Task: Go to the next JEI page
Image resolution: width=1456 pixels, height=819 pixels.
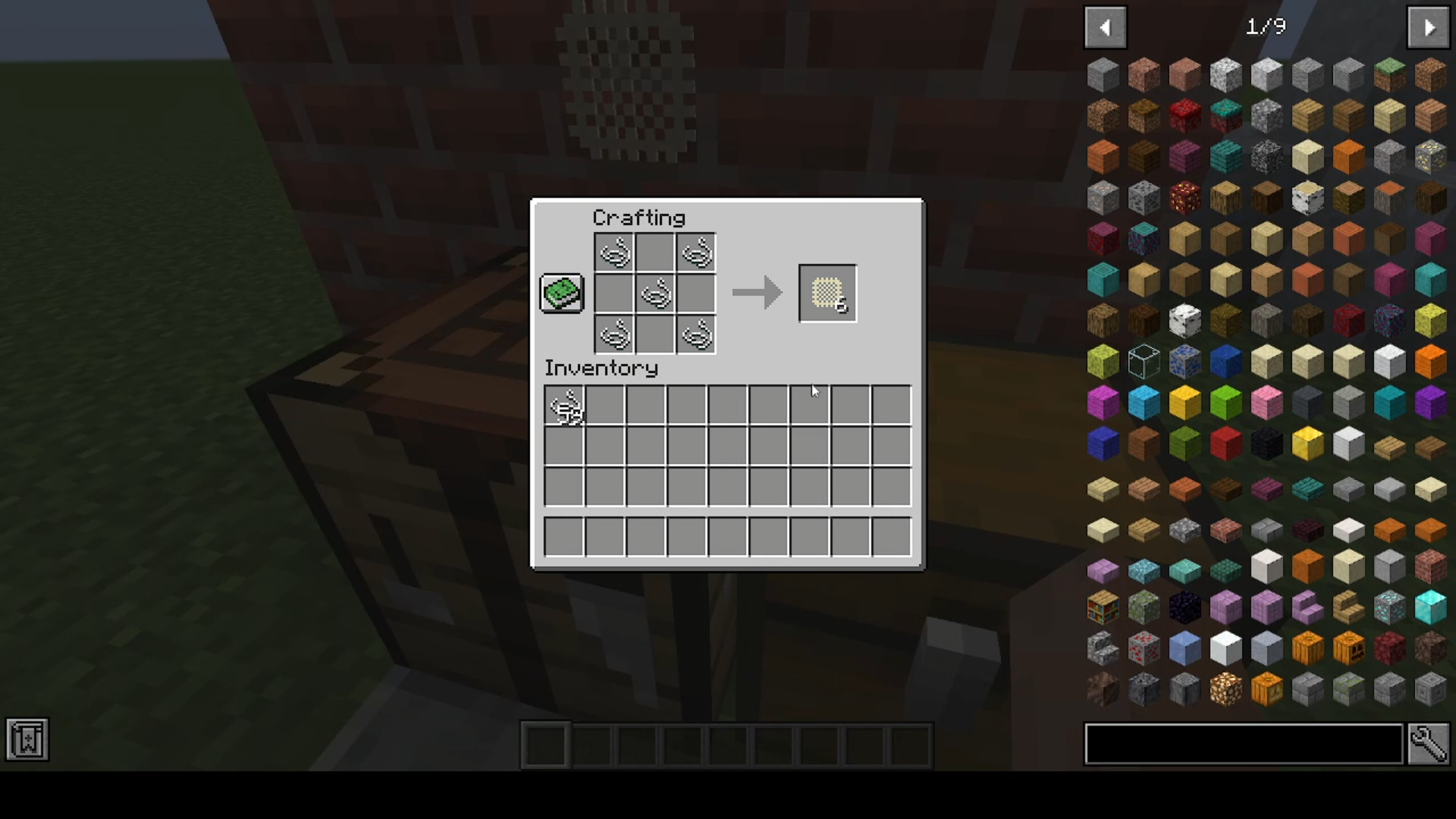Action: (1428, 27)
